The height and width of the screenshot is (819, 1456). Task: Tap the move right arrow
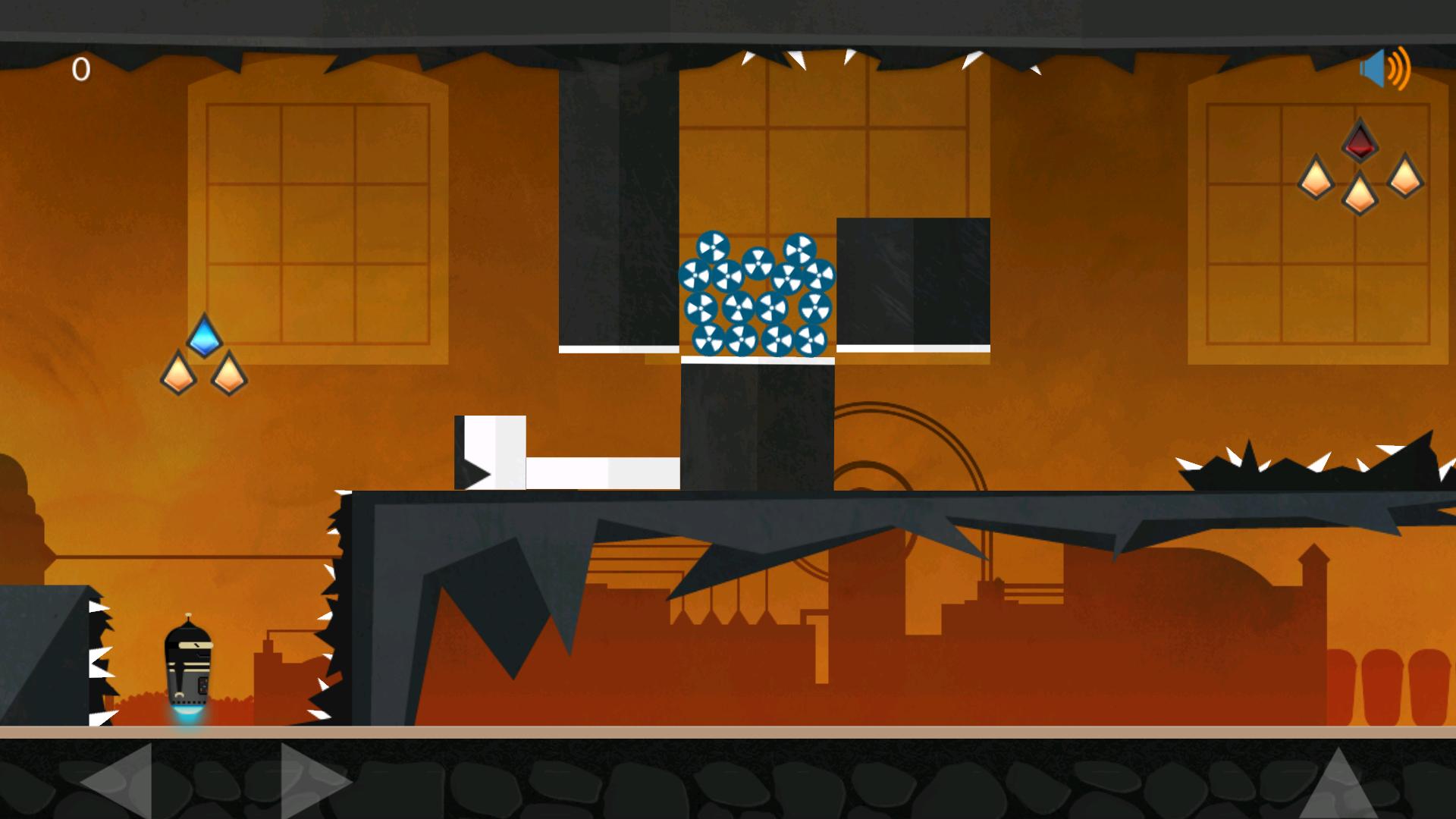[312, 781]
